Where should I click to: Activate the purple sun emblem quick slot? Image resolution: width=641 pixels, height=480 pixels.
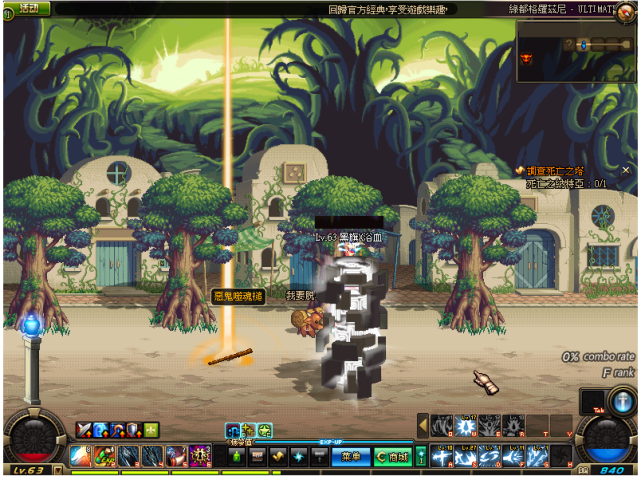coord(200,456)
